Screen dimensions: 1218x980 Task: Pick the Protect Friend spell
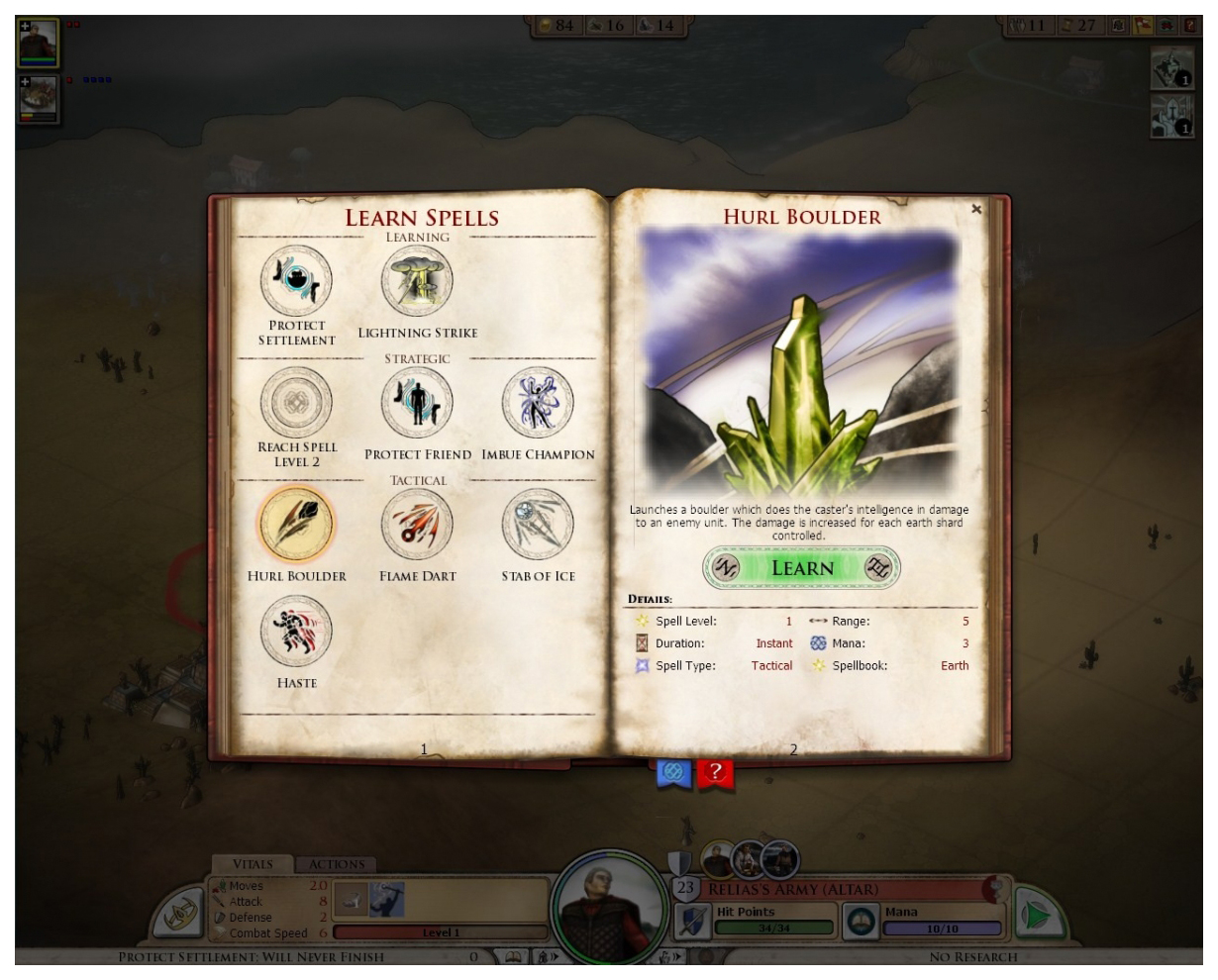(418, 403)
